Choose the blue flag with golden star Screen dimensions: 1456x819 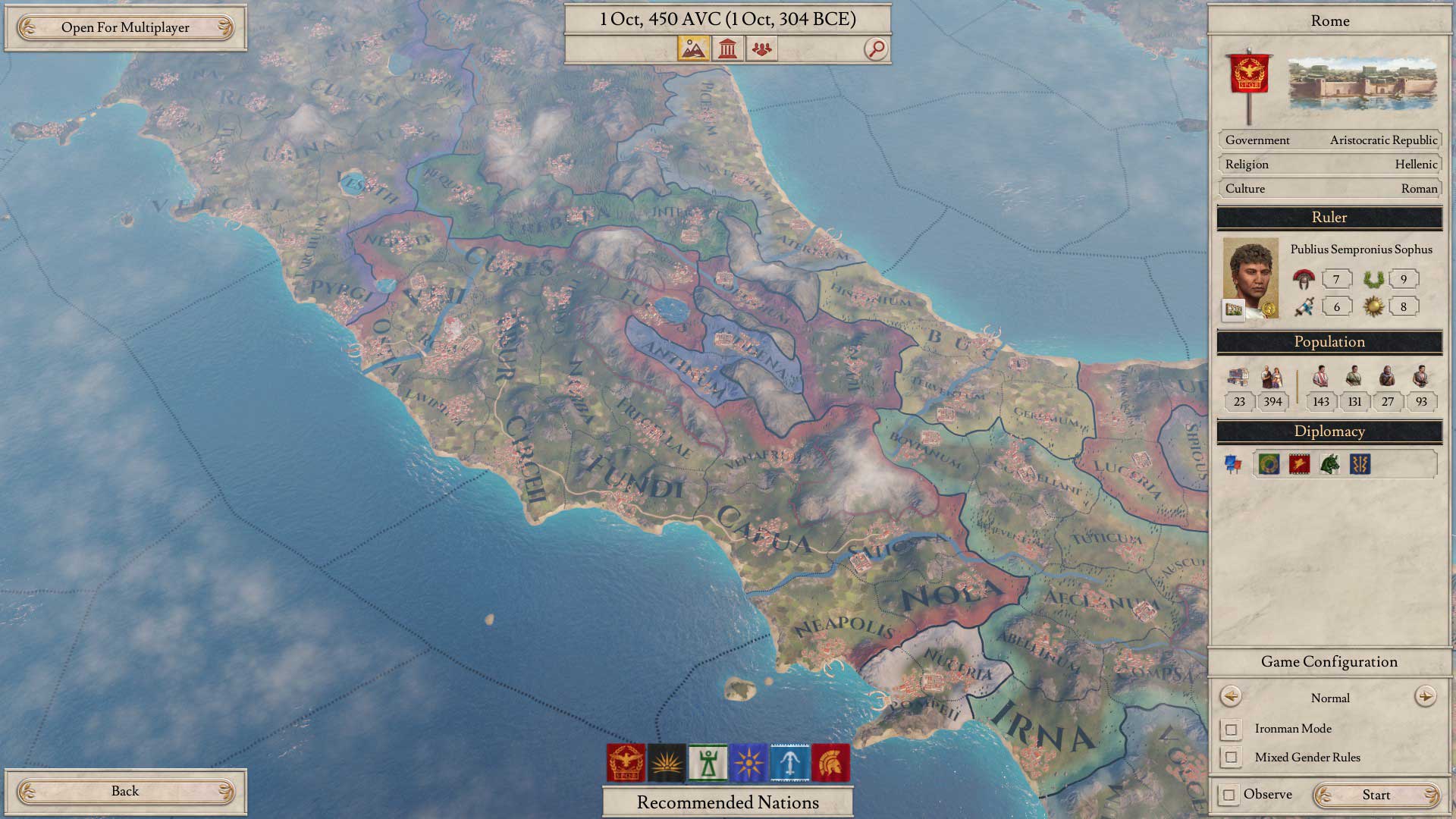pos(748,762)
